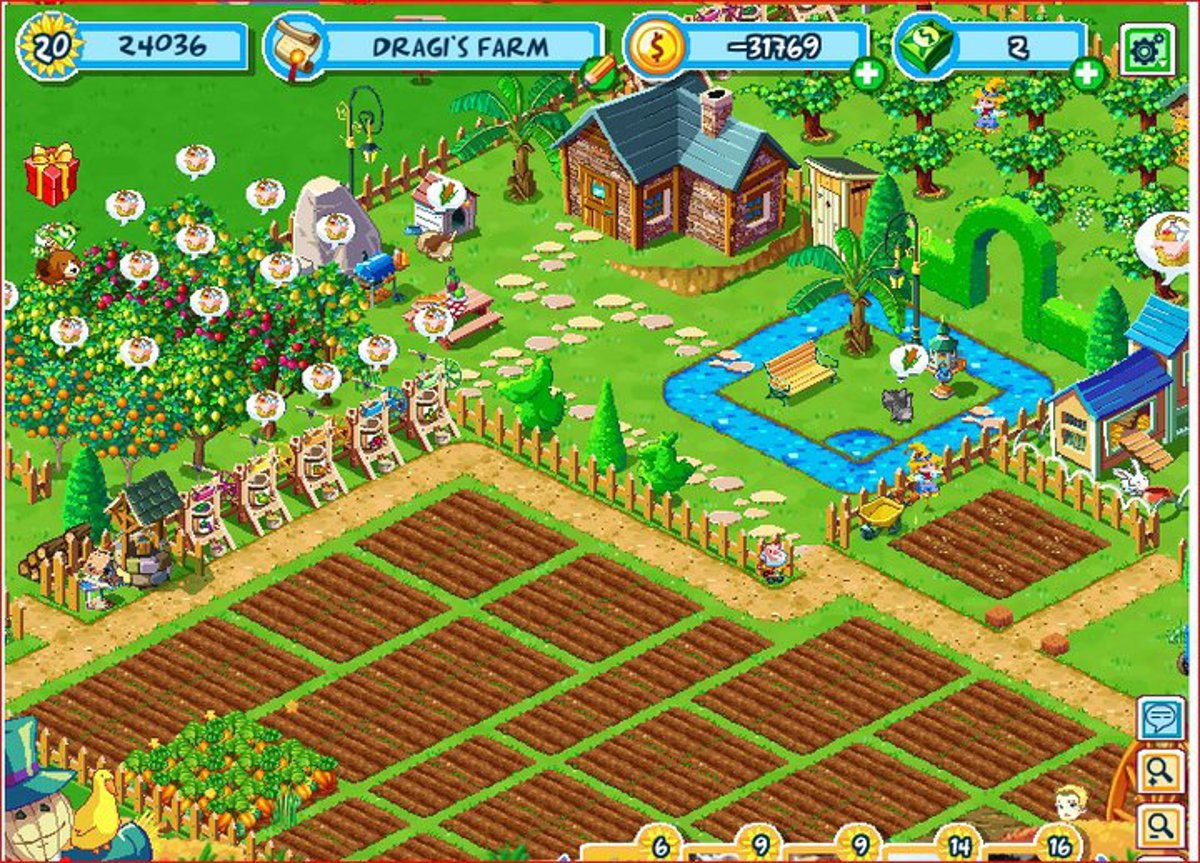Open the chat speech bubble button
Screen dimensions: 1200x863
click(1159, 719)
